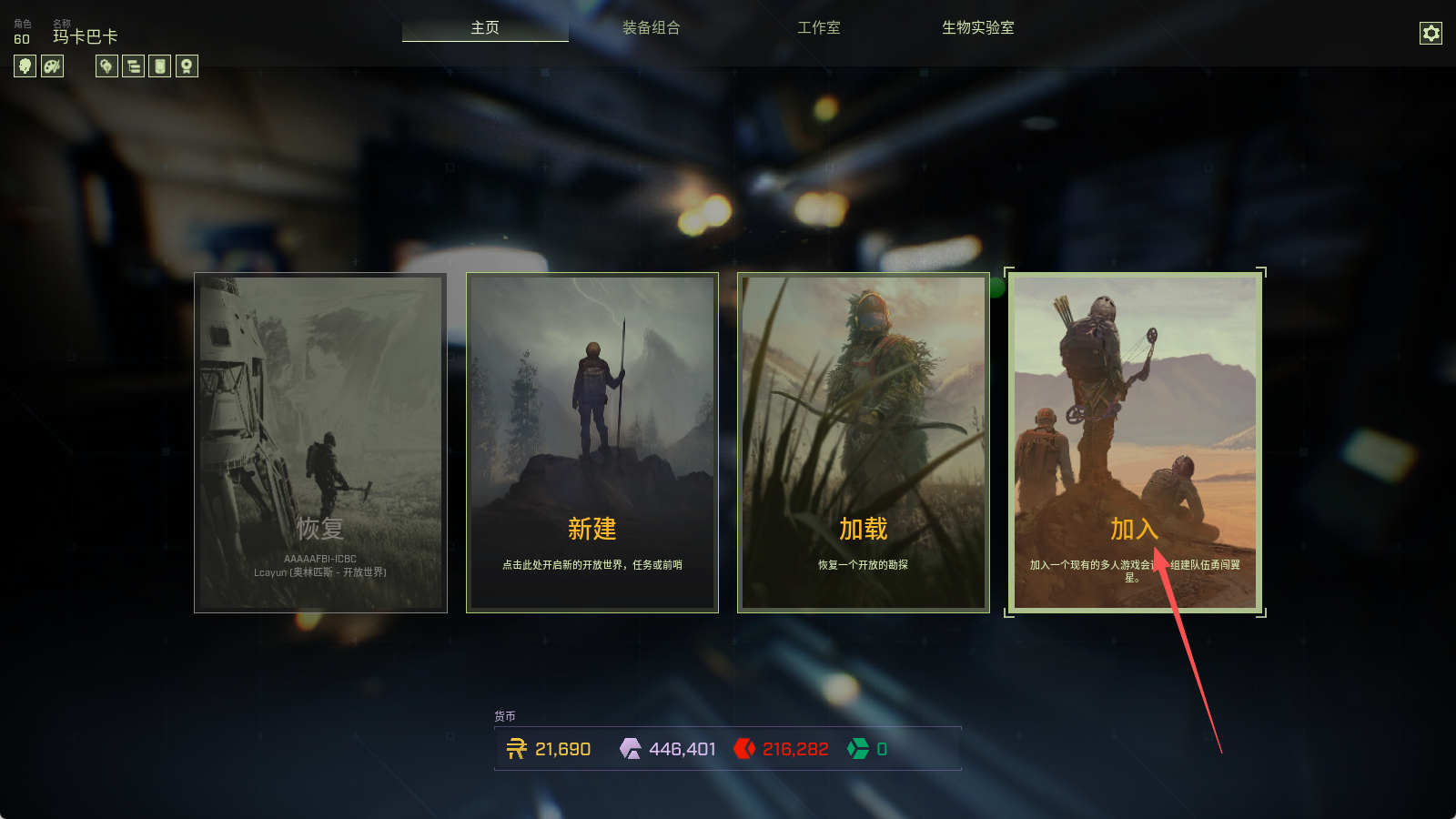Open the paint palette customization icon
Screen dimensions: 1456x819
click(53, 66)
